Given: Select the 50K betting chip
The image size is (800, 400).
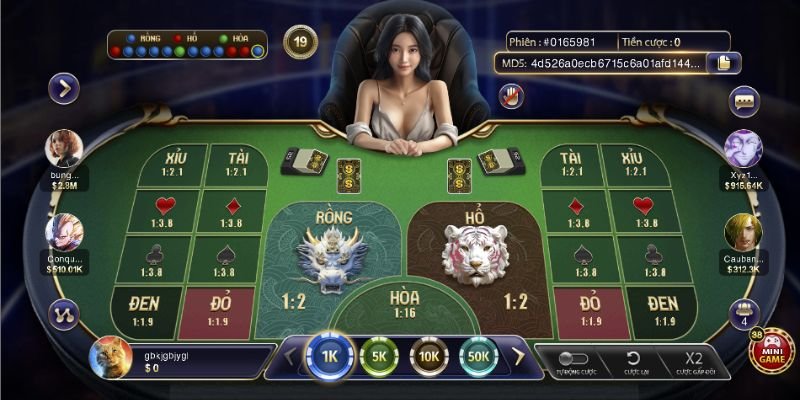Looking at the screenshot, I should 478,355.
